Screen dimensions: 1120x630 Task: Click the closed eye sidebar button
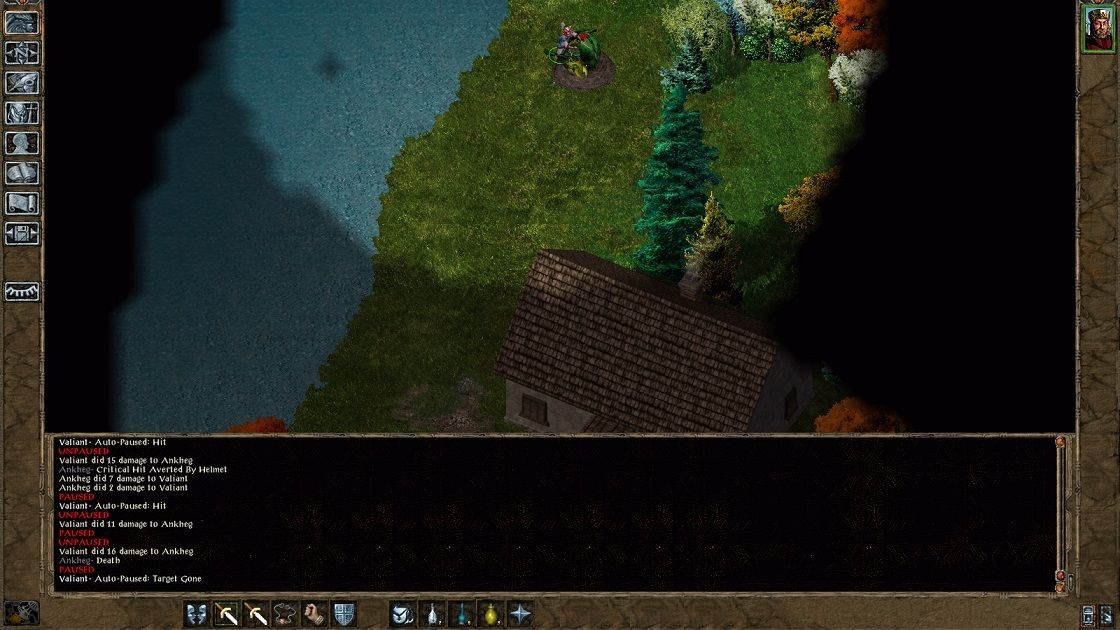coord(22,291)
